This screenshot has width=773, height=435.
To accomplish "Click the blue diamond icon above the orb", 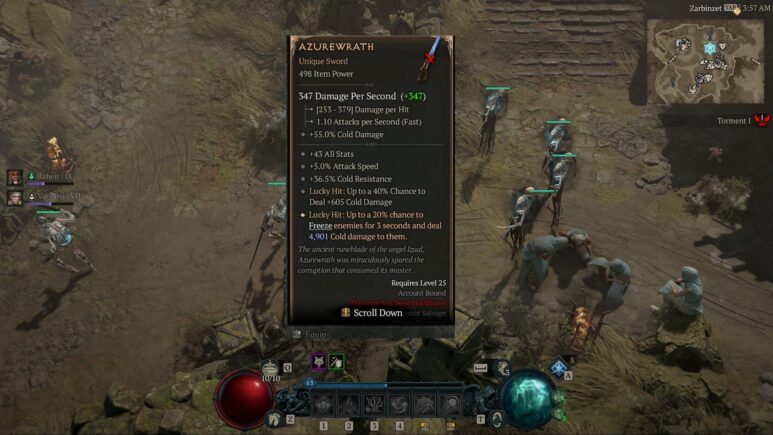I will coord(558,369).
